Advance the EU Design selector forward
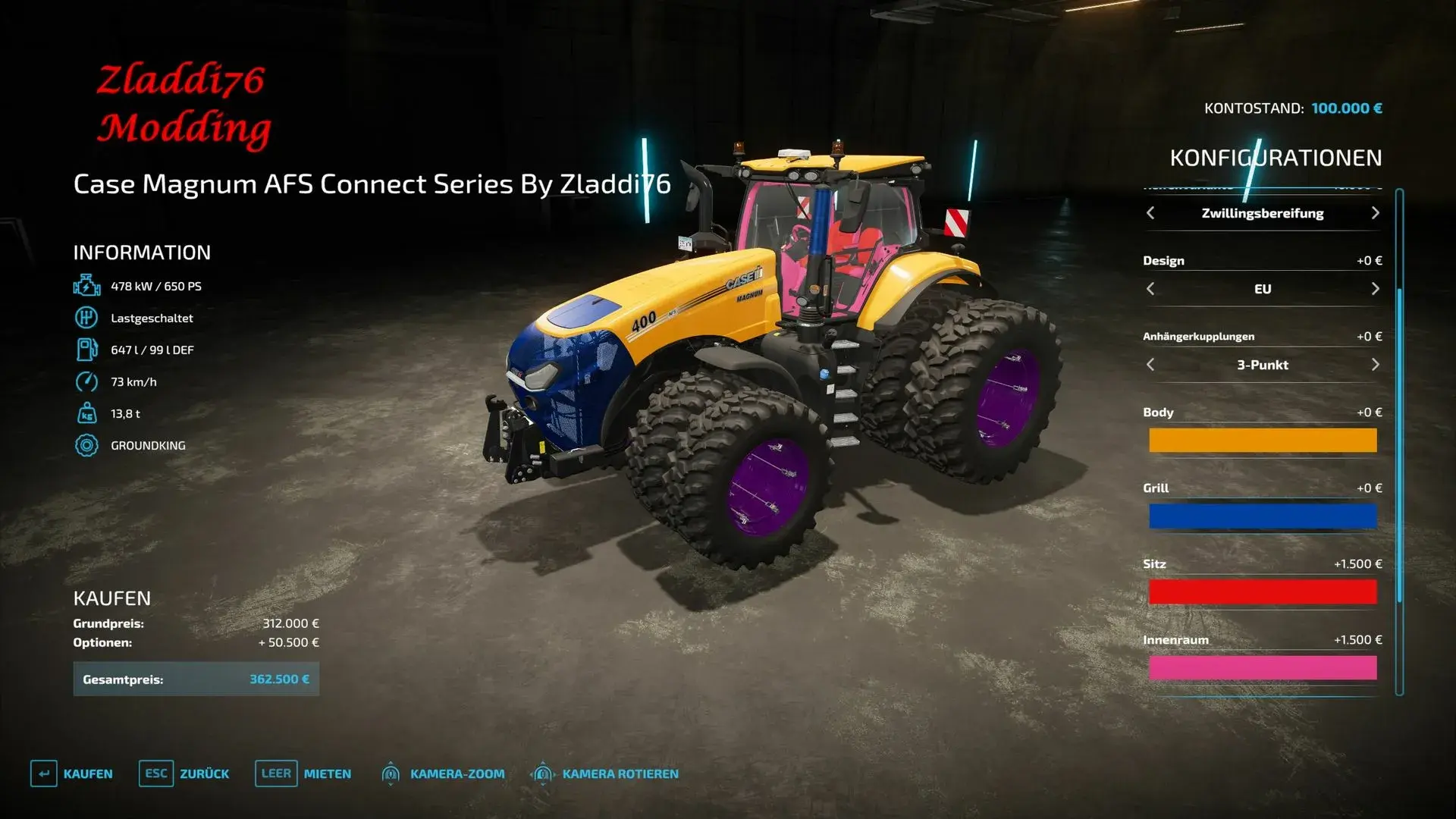The height and width of the screenshot is (819, 1456). coord(1376,289)
